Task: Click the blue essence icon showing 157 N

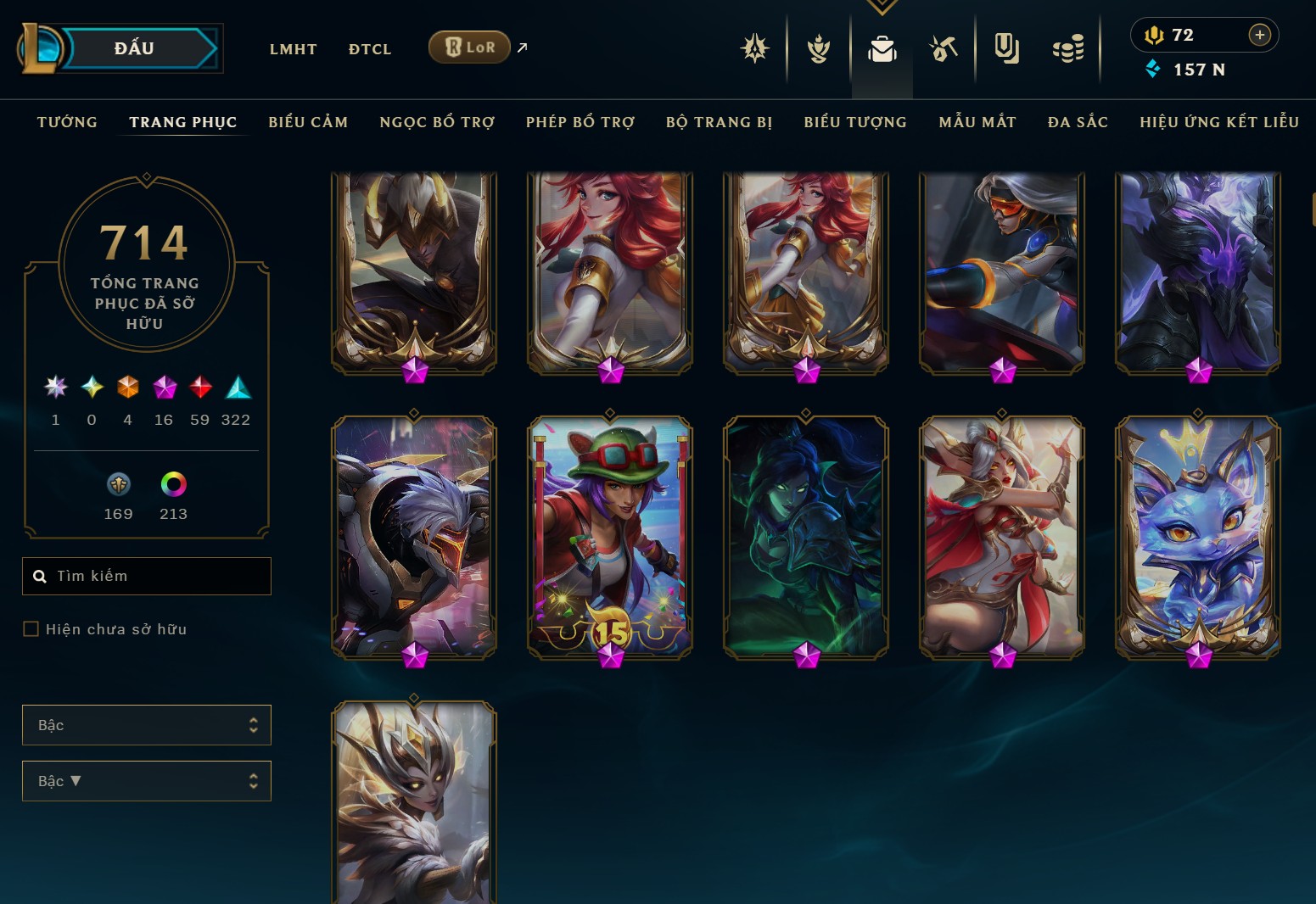Action: [1152, 70]
